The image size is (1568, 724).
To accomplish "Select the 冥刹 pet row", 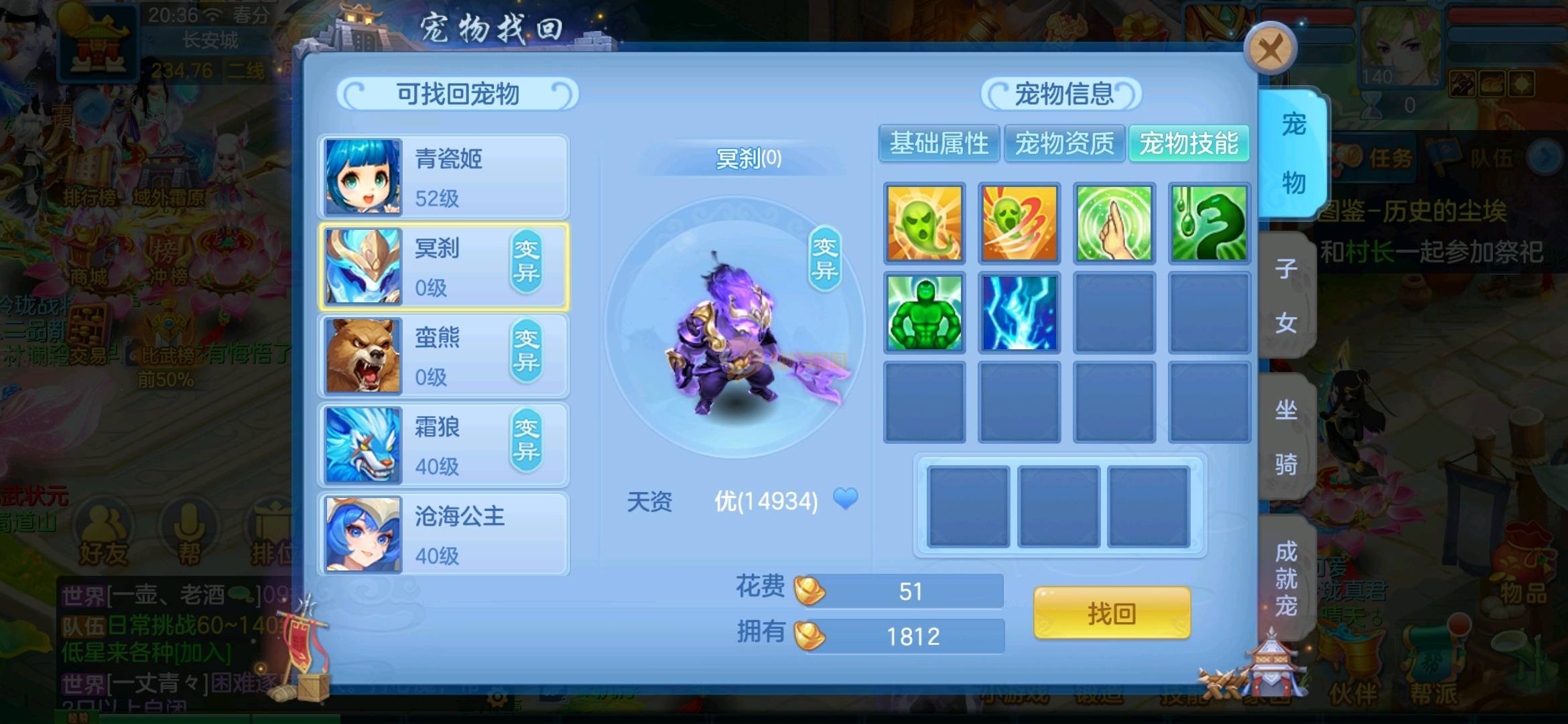I will click(444, 267).
